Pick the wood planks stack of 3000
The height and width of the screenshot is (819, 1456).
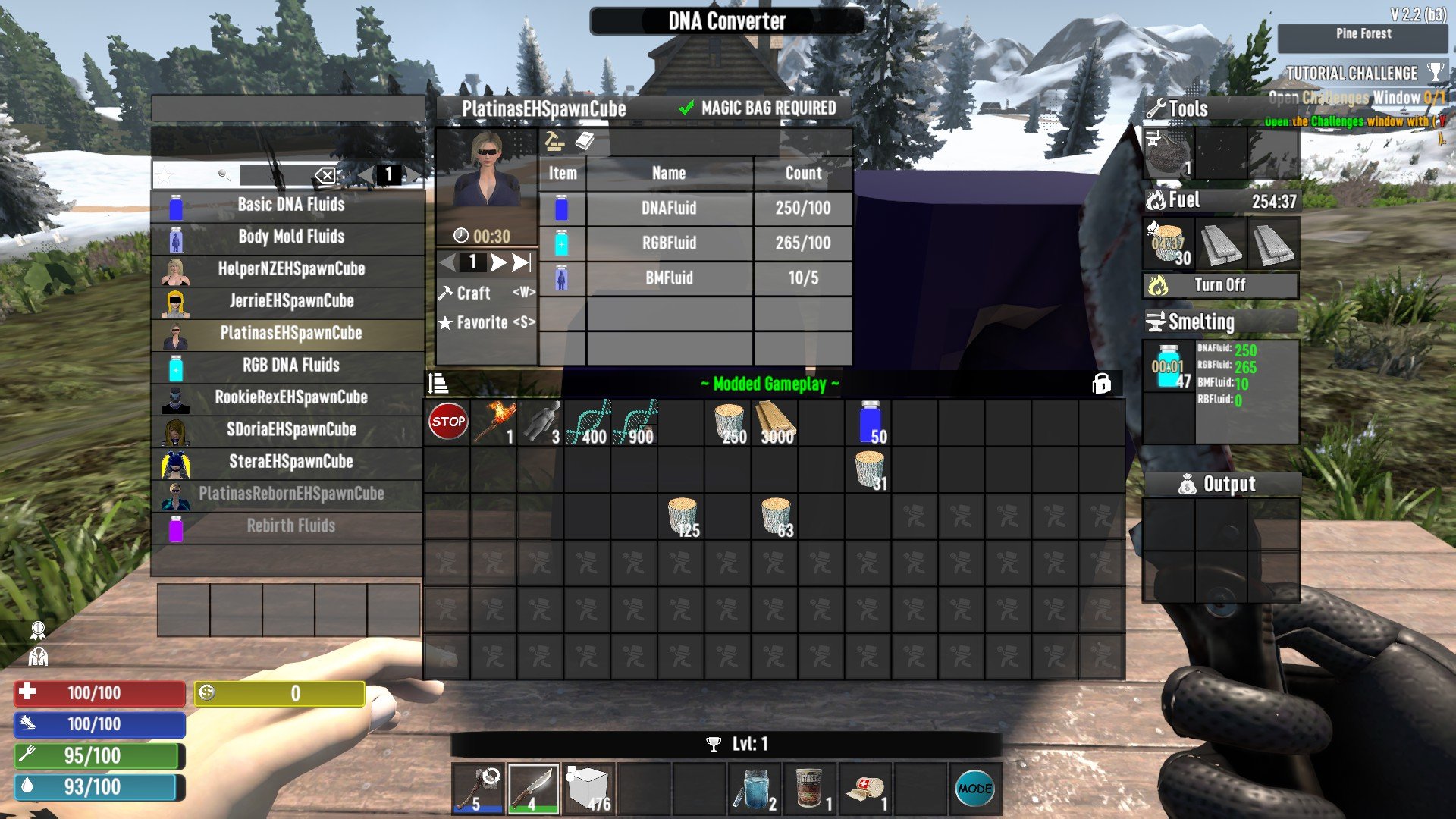pos(776,422)
